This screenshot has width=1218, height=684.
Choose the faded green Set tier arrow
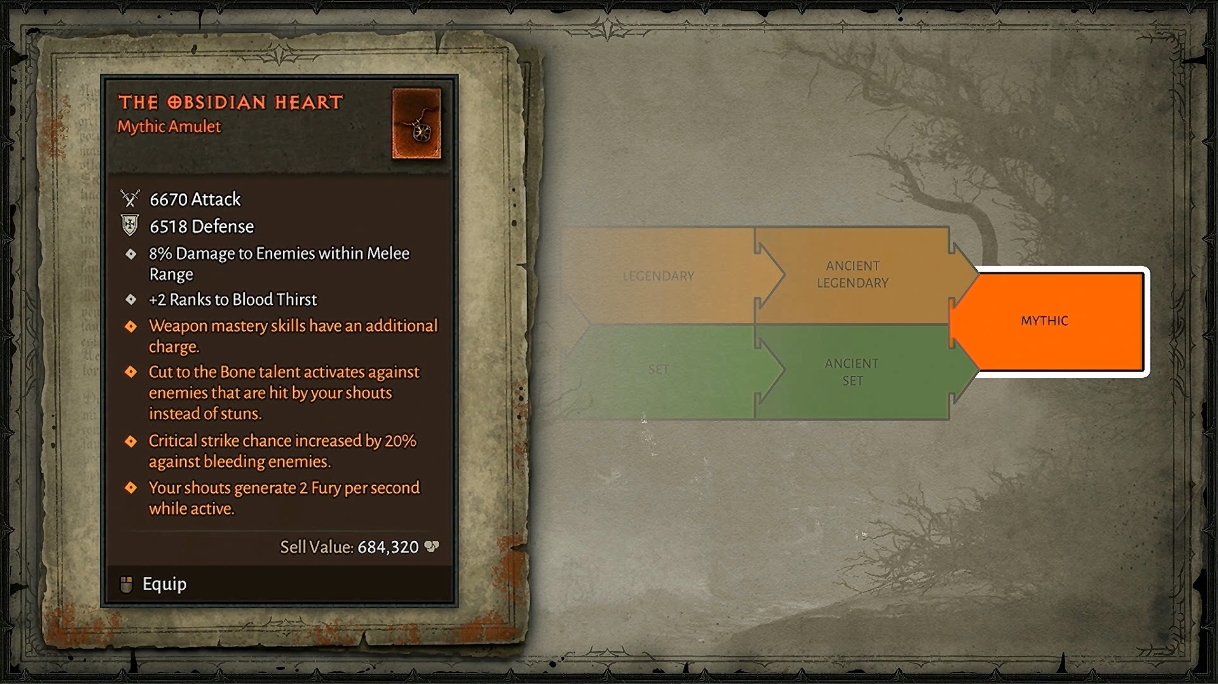(658, 370)
